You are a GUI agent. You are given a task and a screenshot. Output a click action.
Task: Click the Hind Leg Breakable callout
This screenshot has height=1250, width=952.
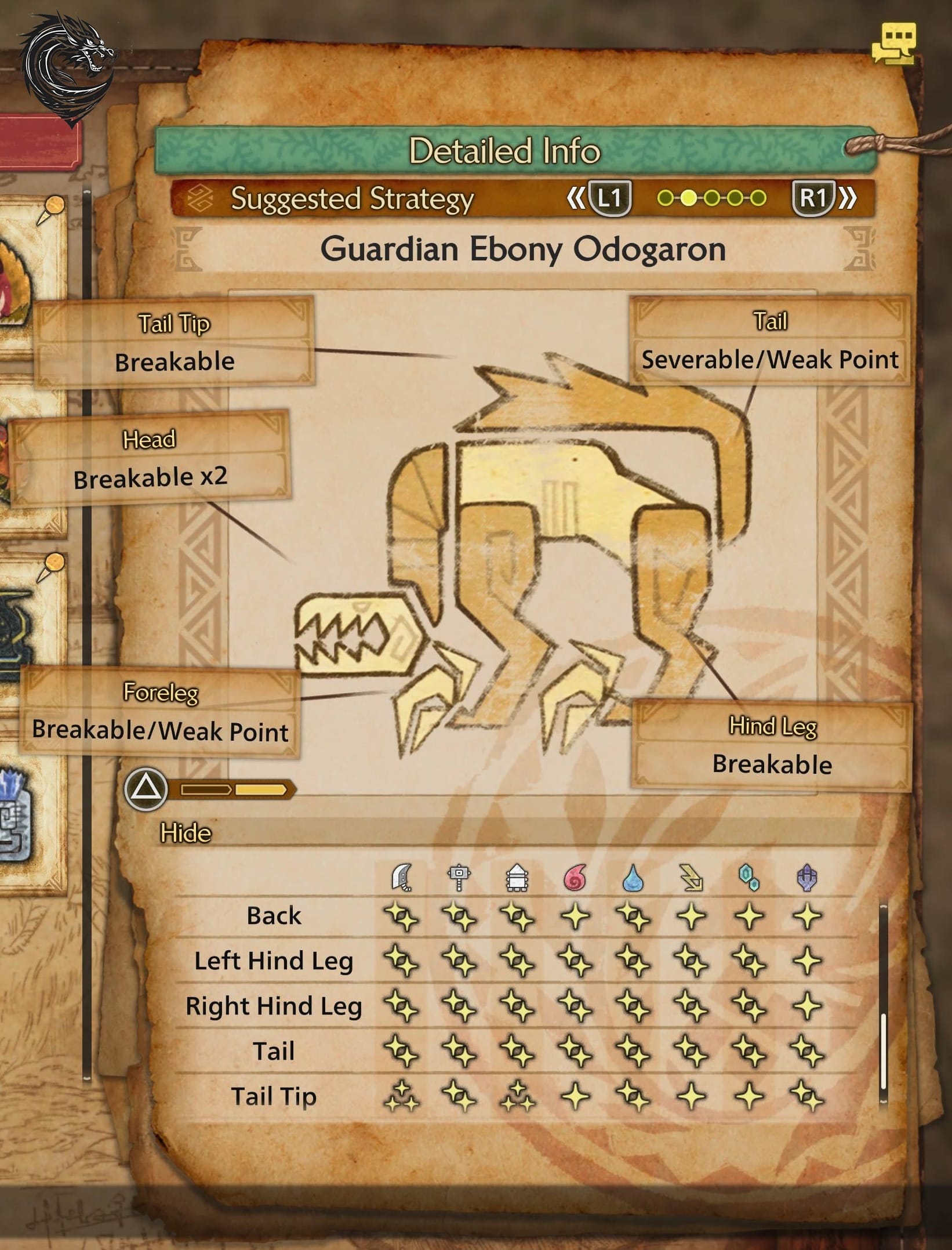(772, 747)
